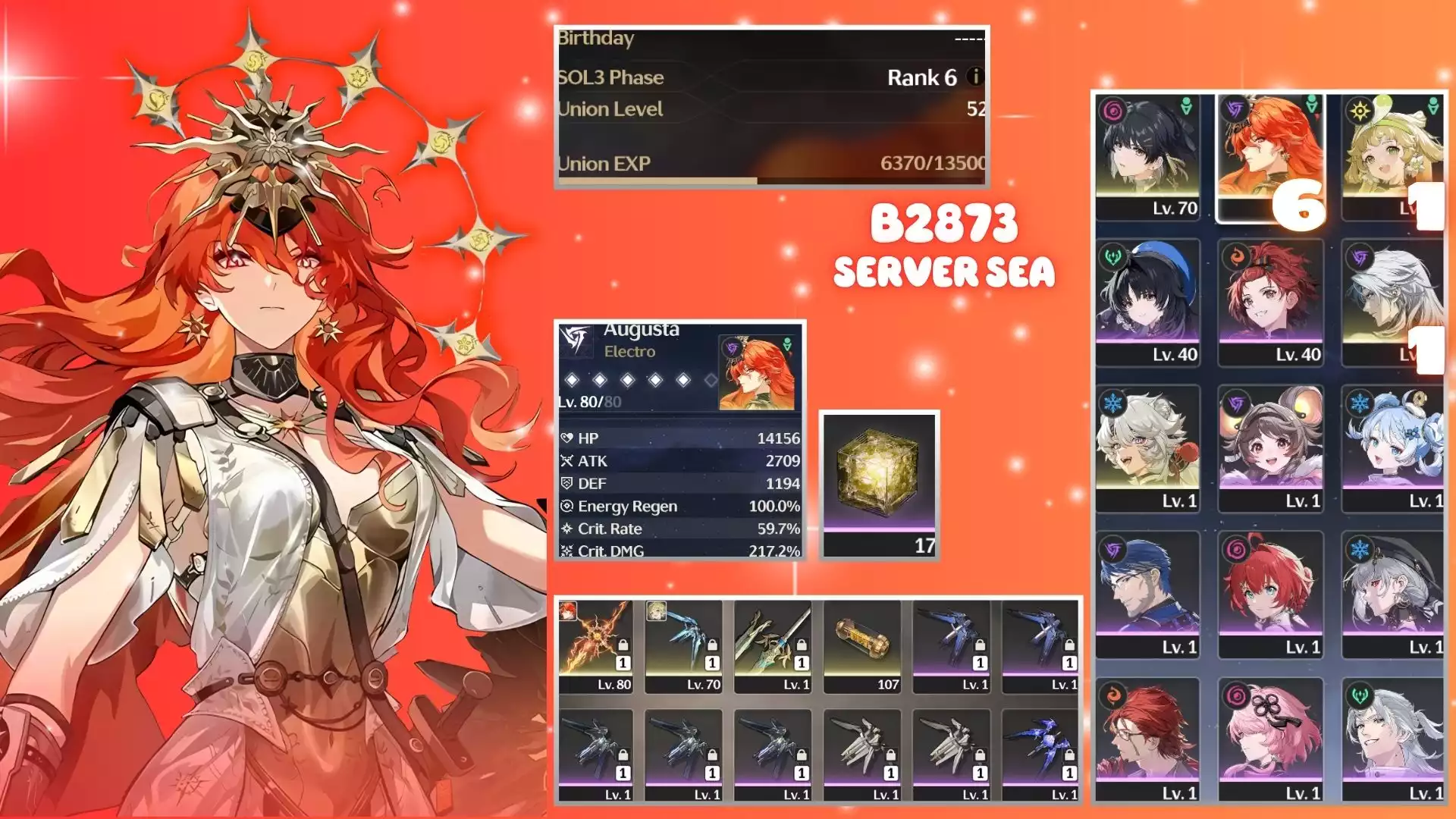Select the Lv. 70 blue weapon slot
Image resolution: width=1456 pixels, height=819 pixels.
click(x=684, y=646)
